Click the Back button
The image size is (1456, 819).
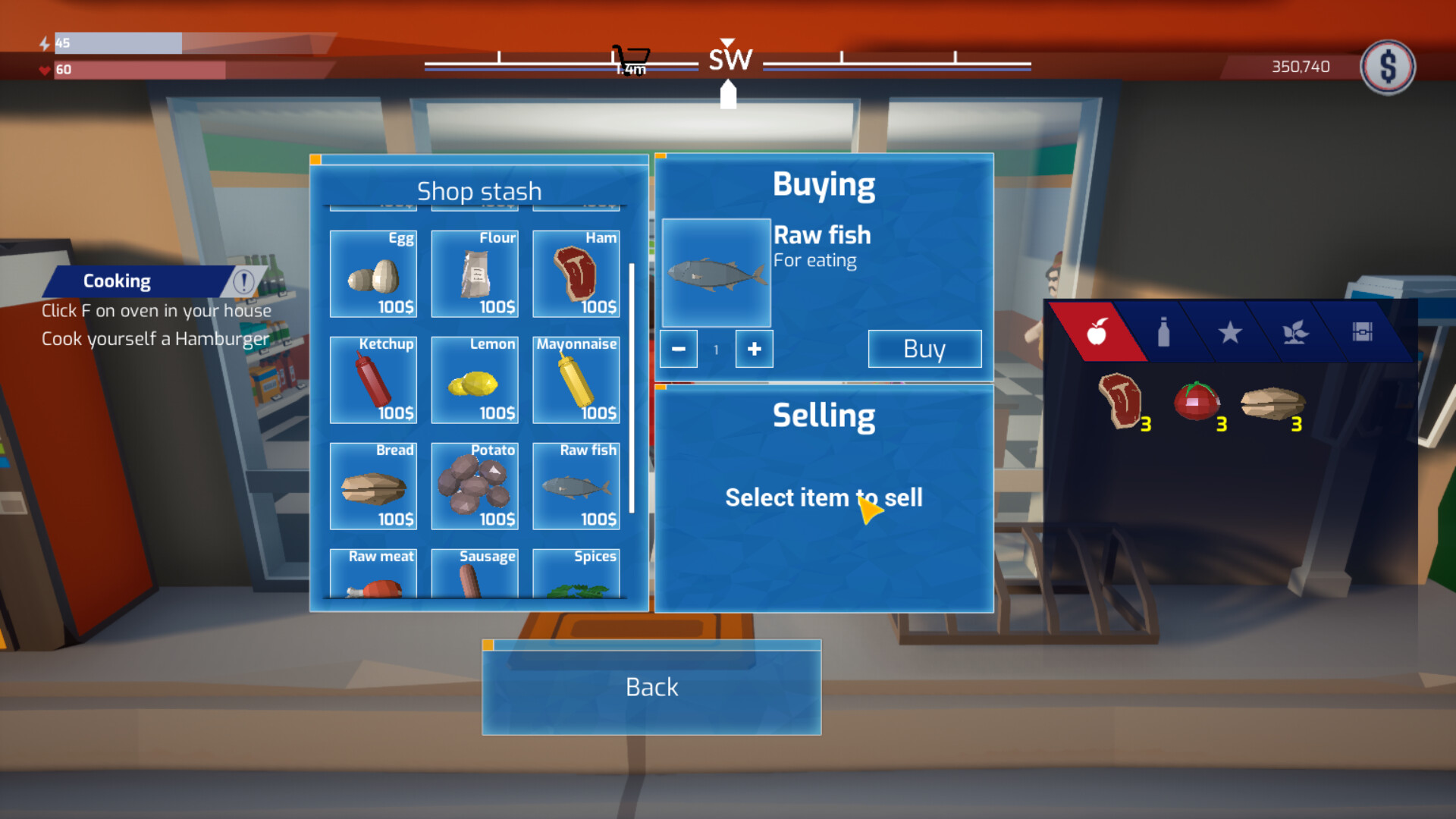(651, 687)
